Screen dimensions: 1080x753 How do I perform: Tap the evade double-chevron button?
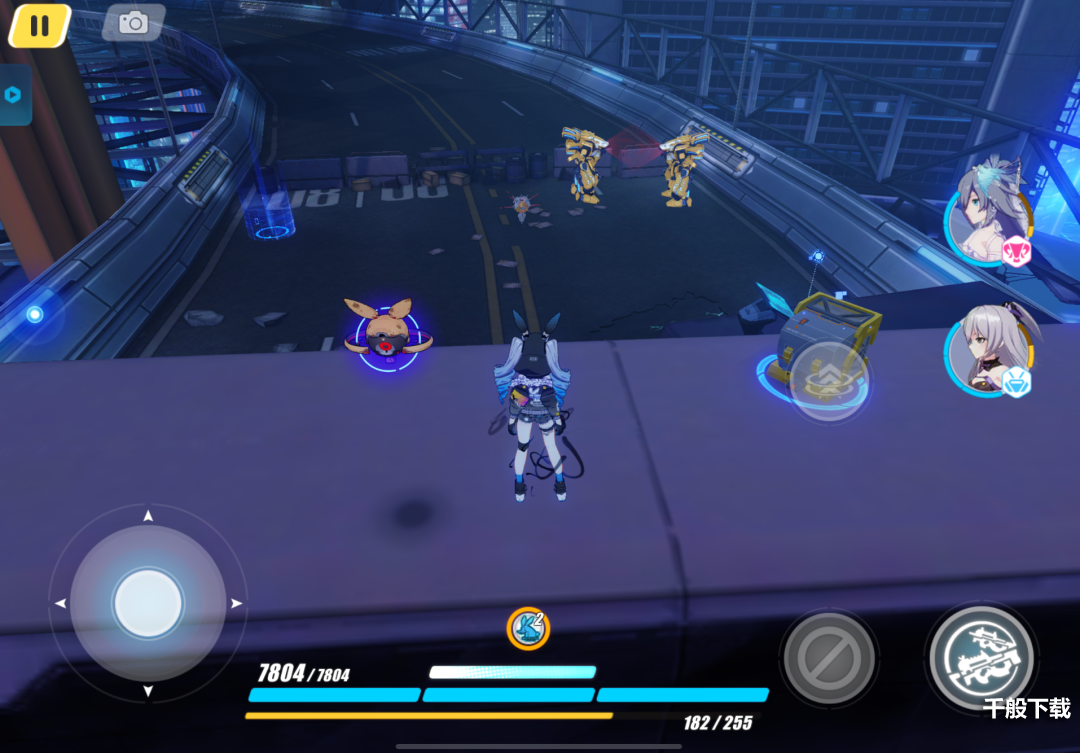click(x=828, y=379)
